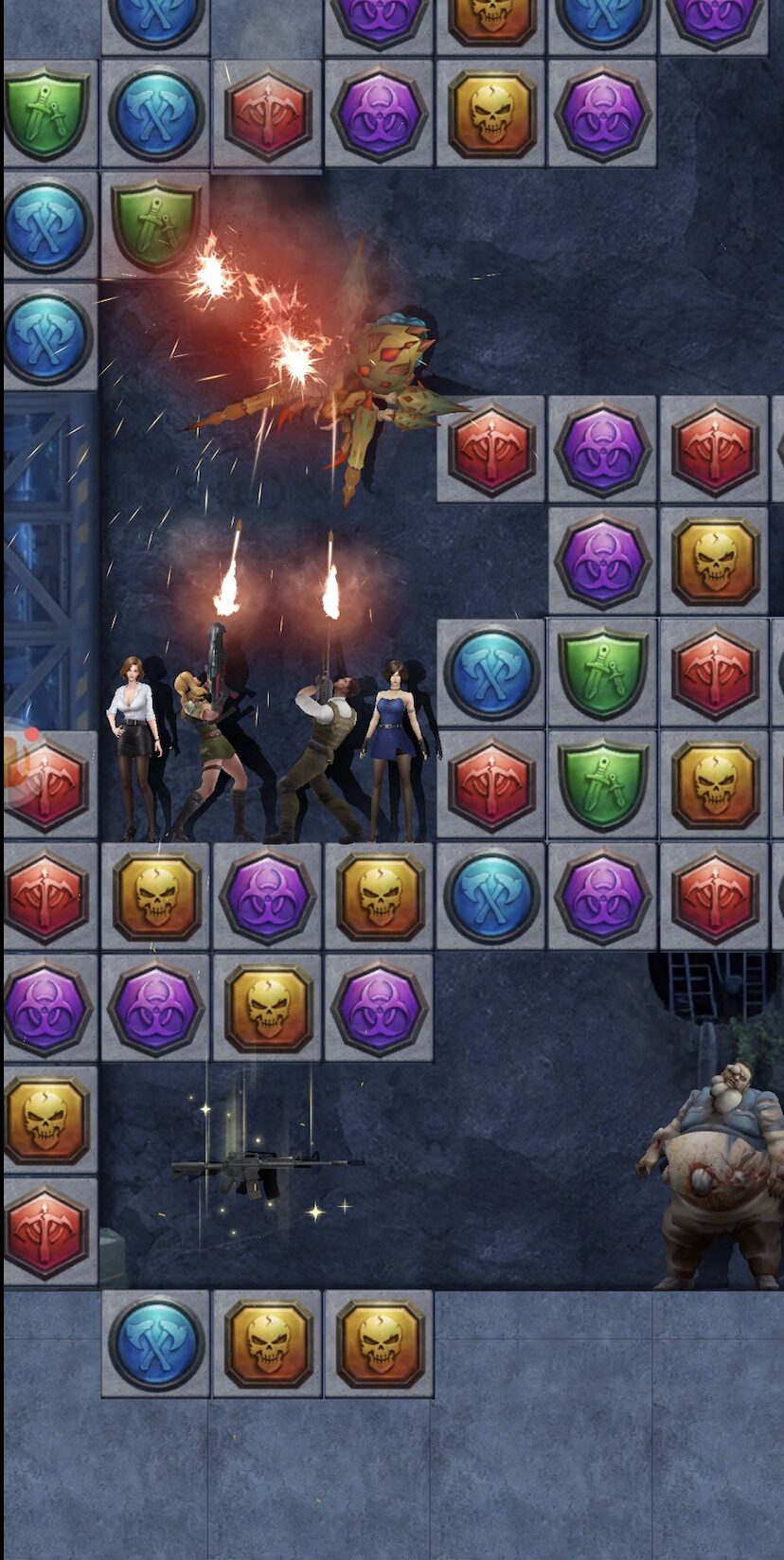Choose blue axes tile beside the bottom skull pair
Viewport: 784px width, 1560px height.
point(156,1343)
